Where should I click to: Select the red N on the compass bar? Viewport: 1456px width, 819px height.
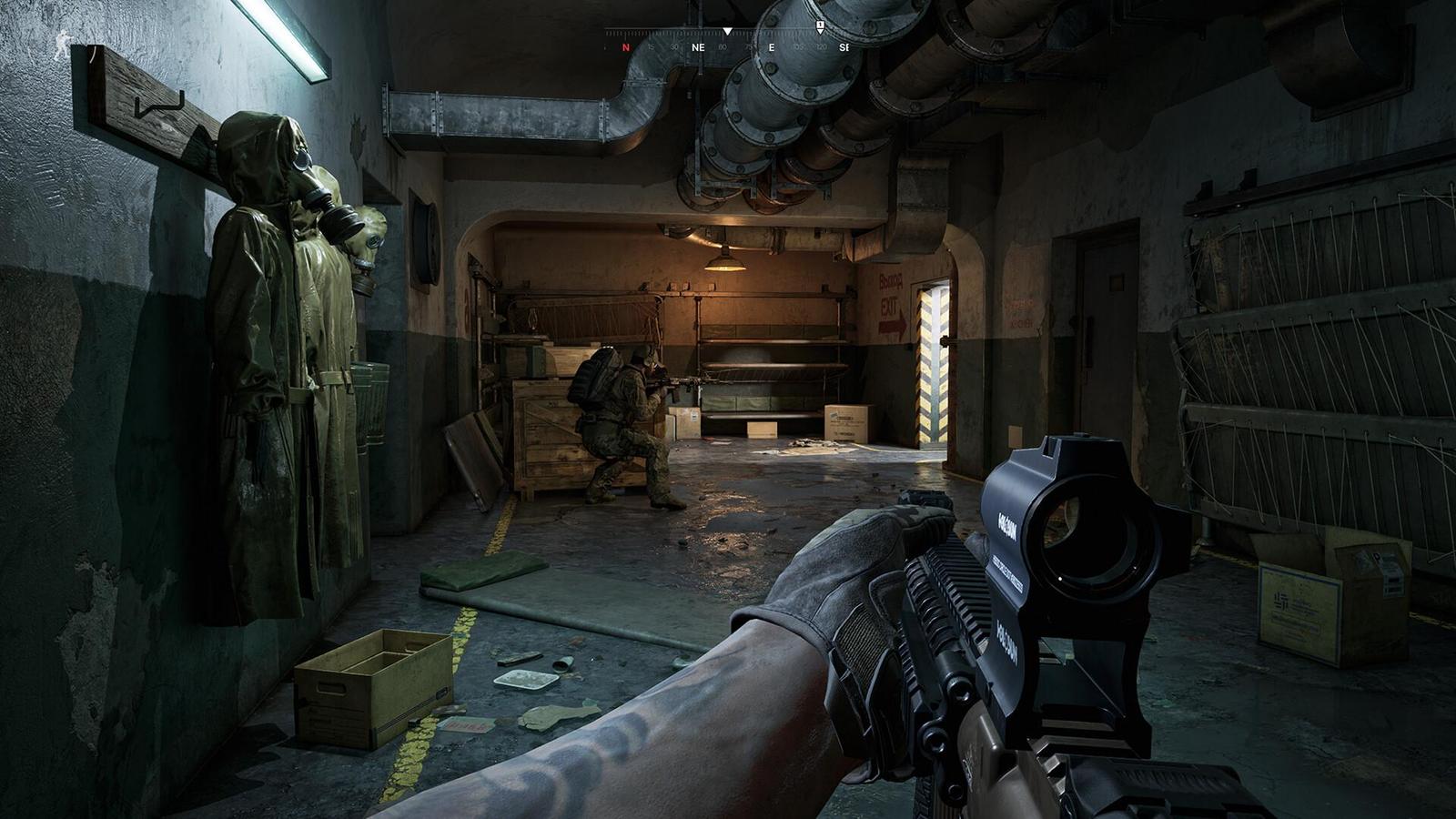[626, 48]
